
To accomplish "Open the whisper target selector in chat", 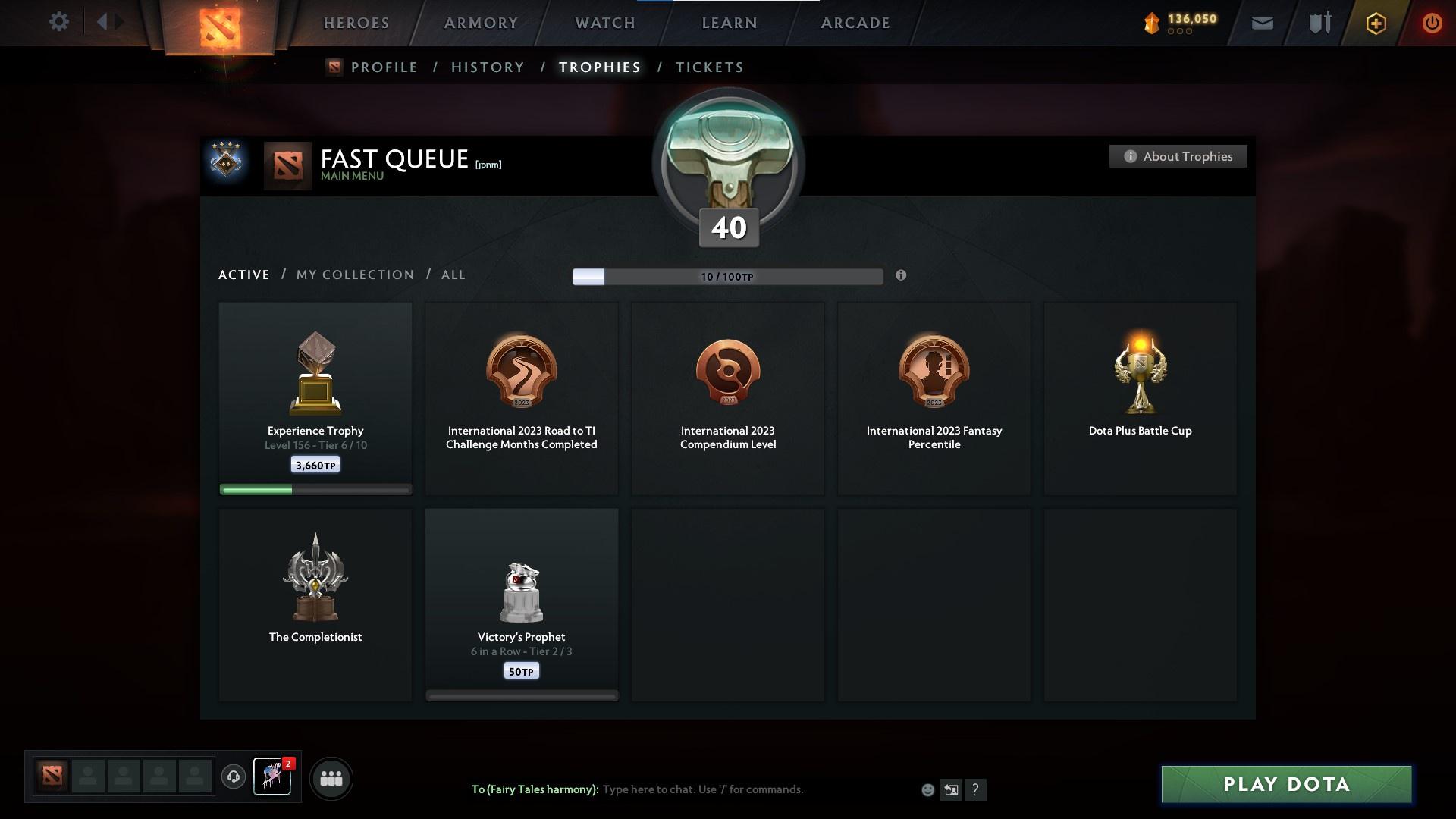I will point(952,789).
